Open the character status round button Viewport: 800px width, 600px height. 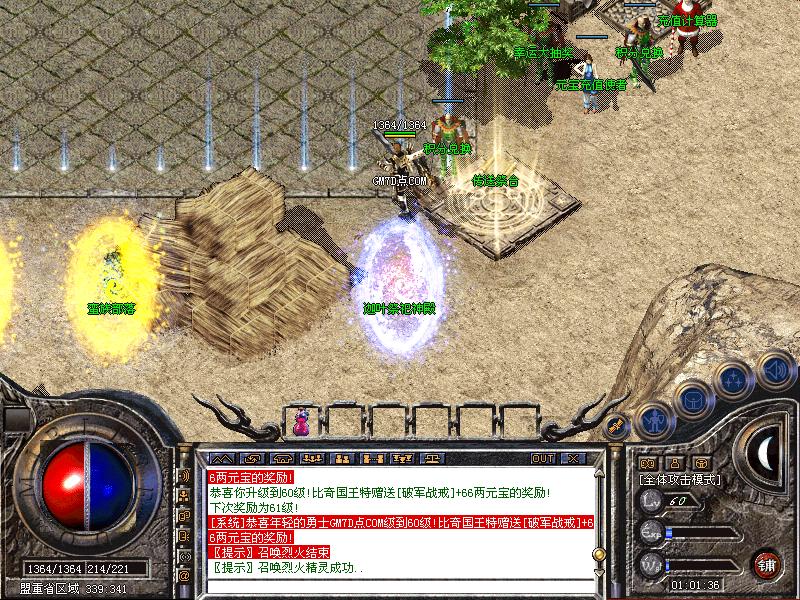(652, 419)
